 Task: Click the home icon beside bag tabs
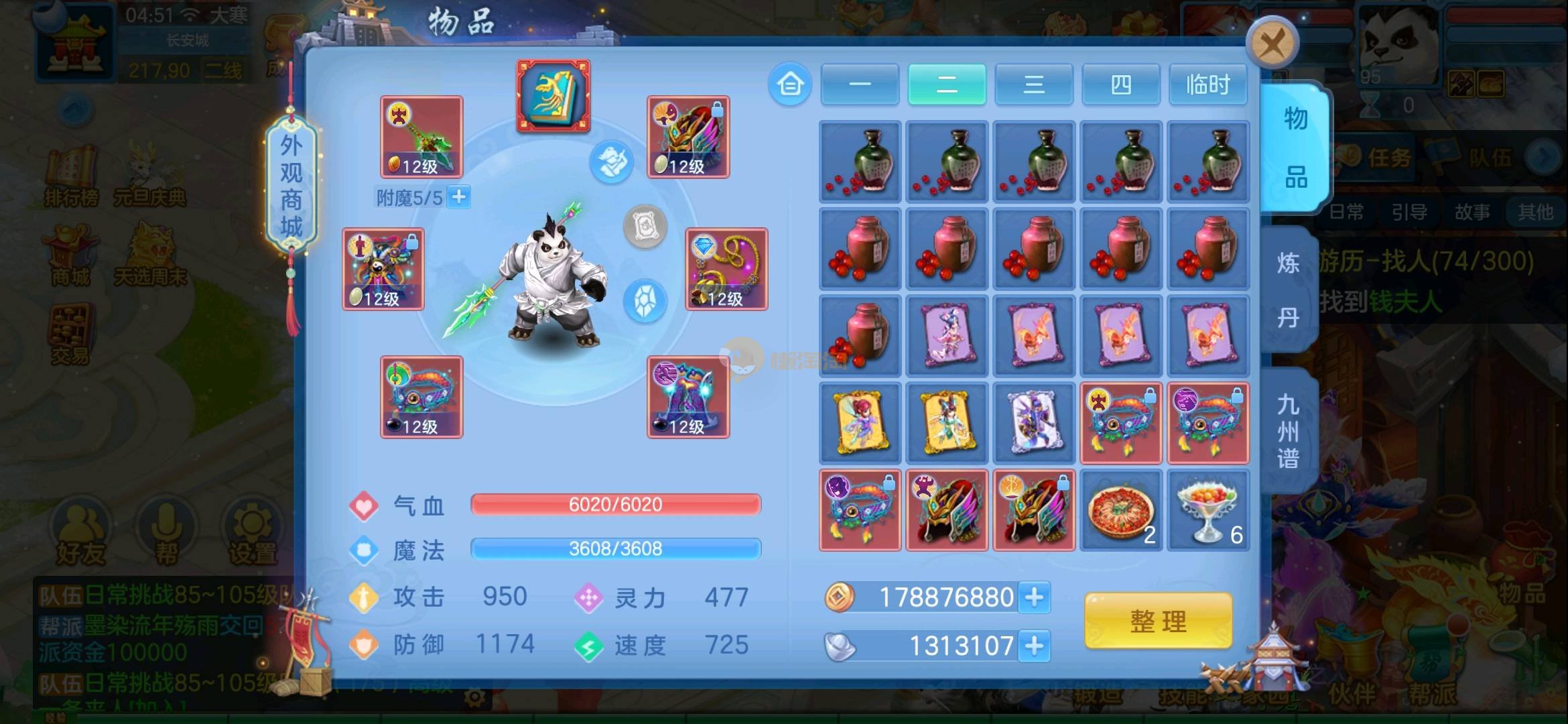point(790,84)
